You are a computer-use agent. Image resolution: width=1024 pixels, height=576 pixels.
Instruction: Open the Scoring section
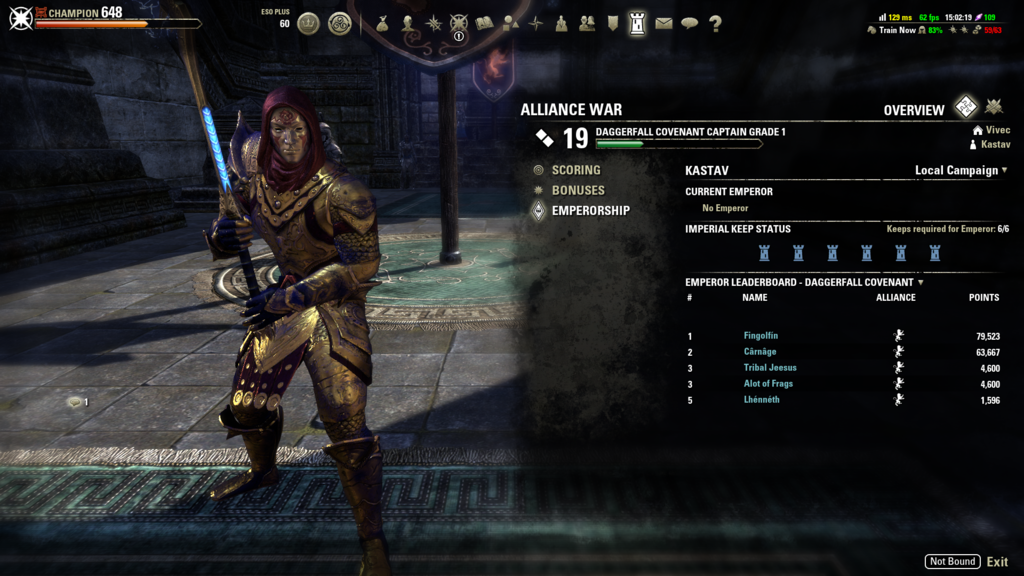pos(576,170)
